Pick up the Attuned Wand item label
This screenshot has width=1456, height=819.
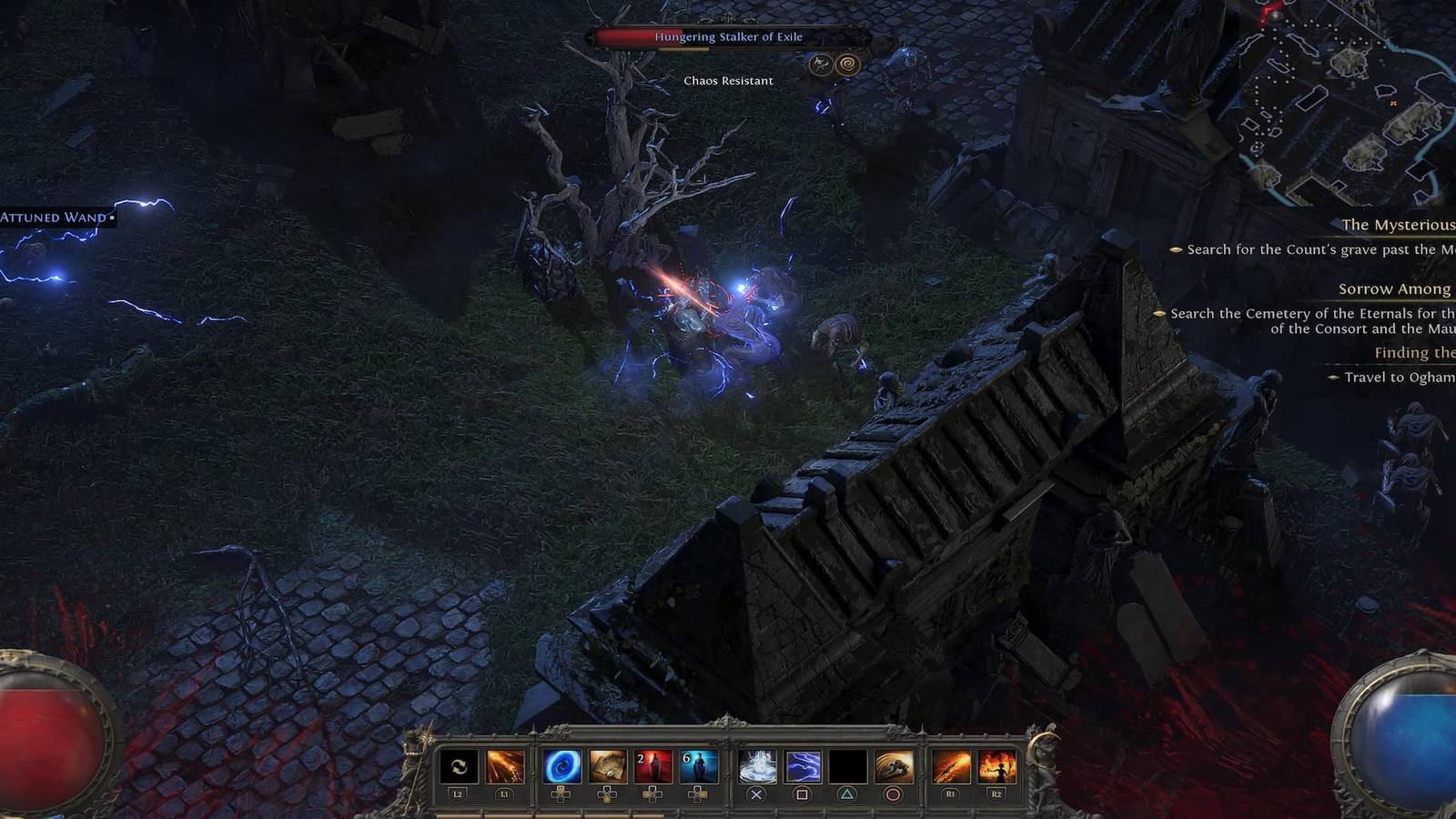tap(50, 218)
